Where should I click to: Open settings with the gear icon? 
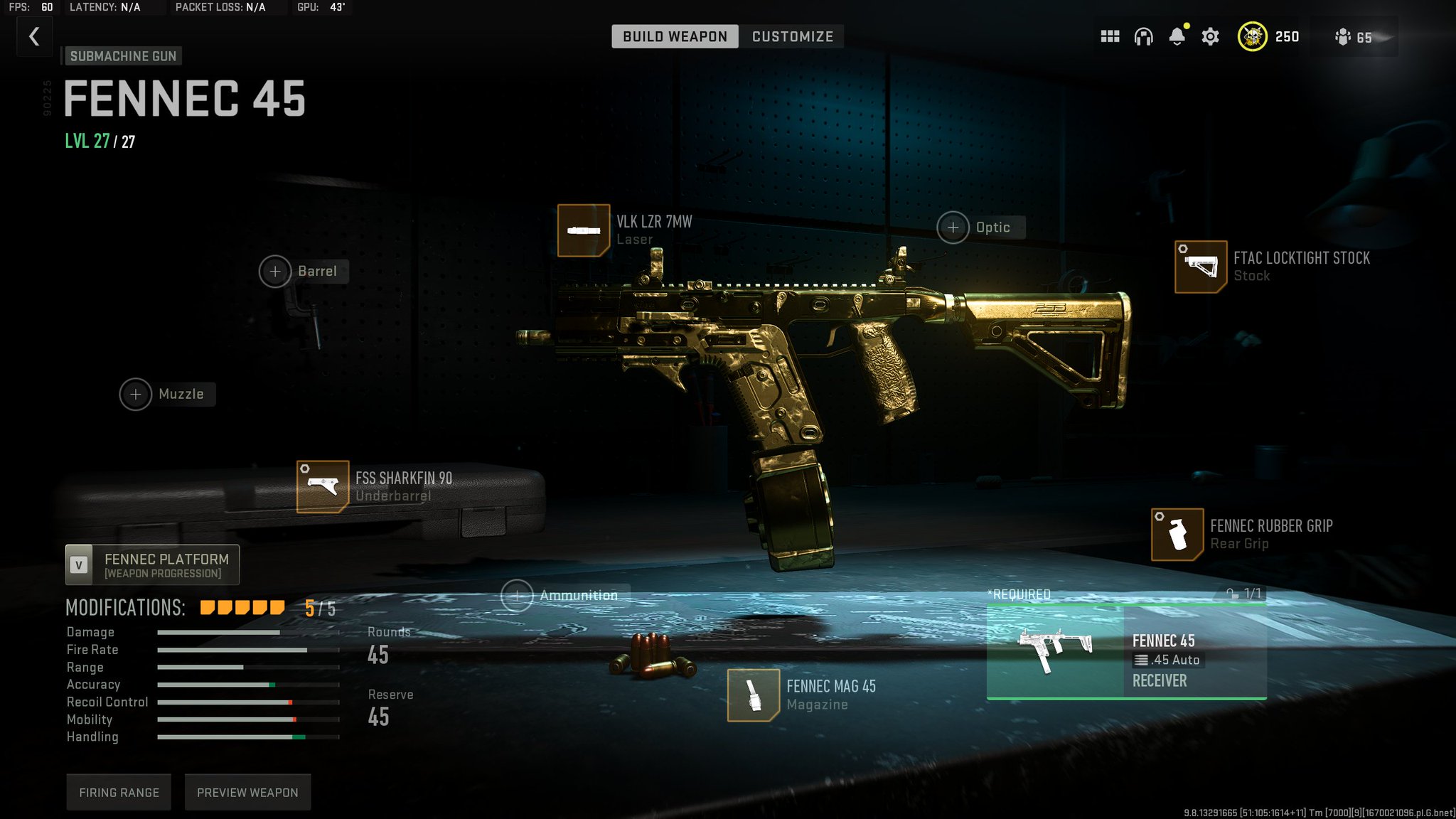click(1210, 36)
